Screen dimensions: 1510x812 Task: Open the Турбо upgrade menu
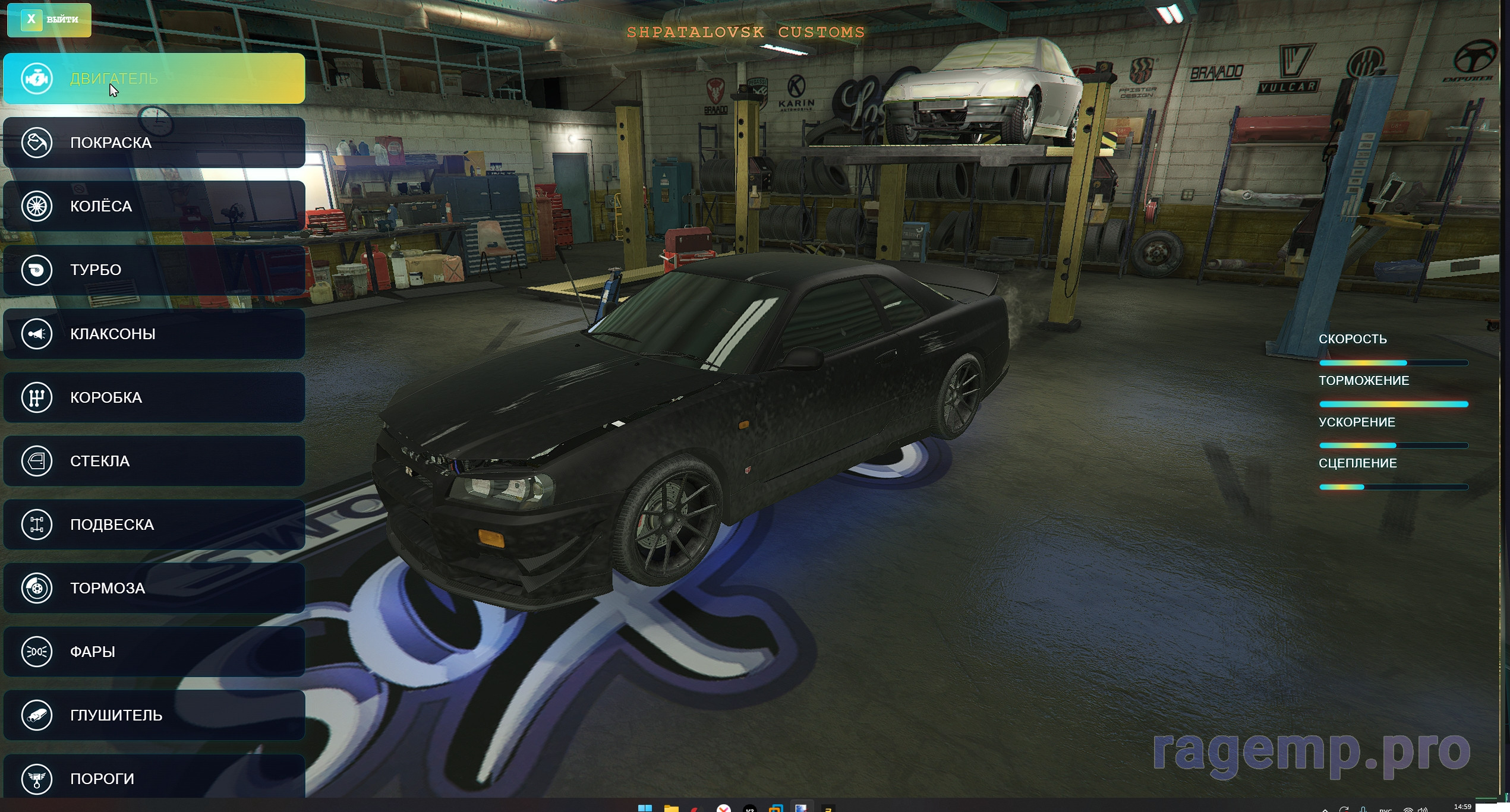tap(154, 270)
